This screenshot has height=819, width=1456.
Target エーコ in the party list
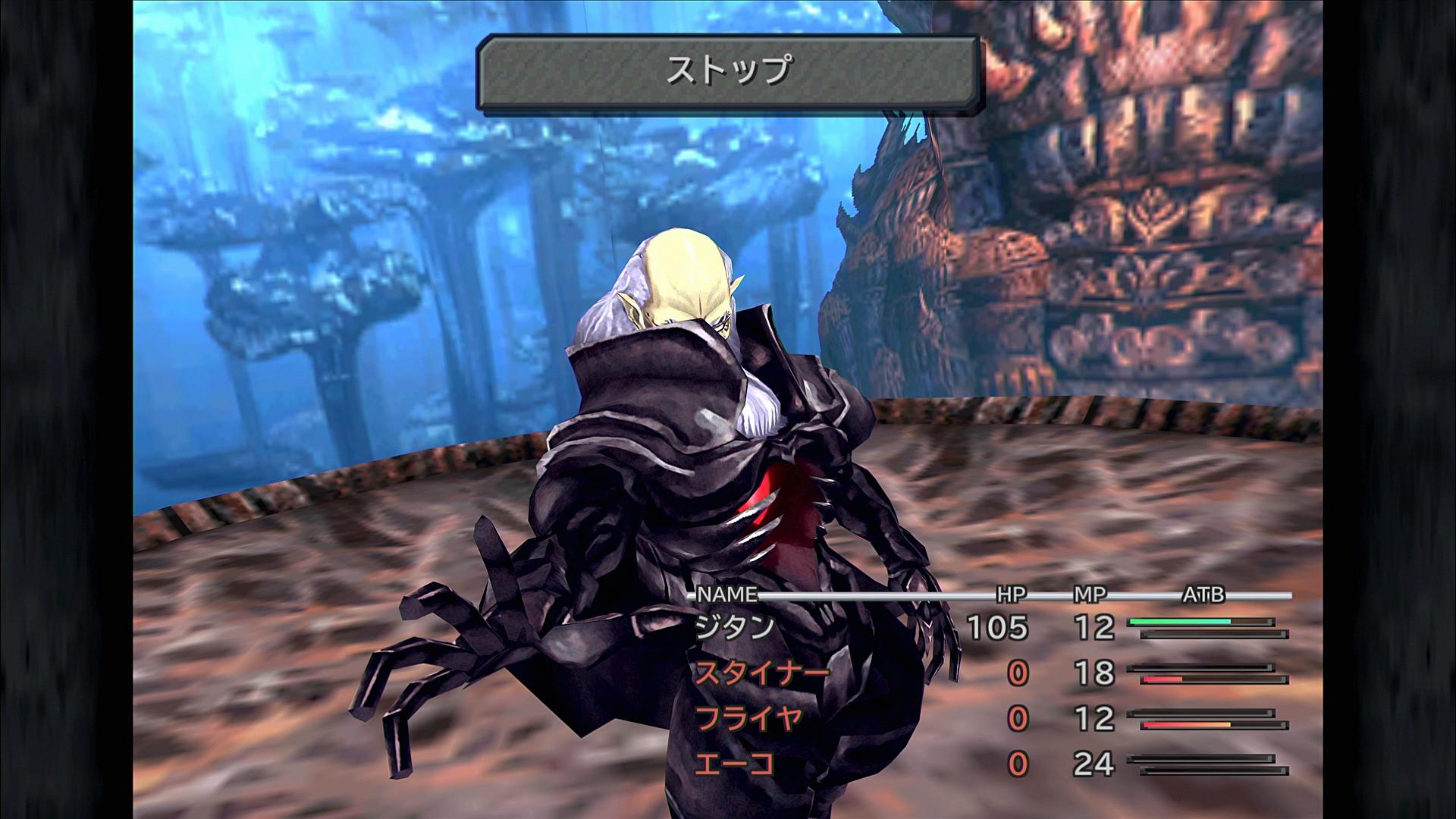click(735, 764)
